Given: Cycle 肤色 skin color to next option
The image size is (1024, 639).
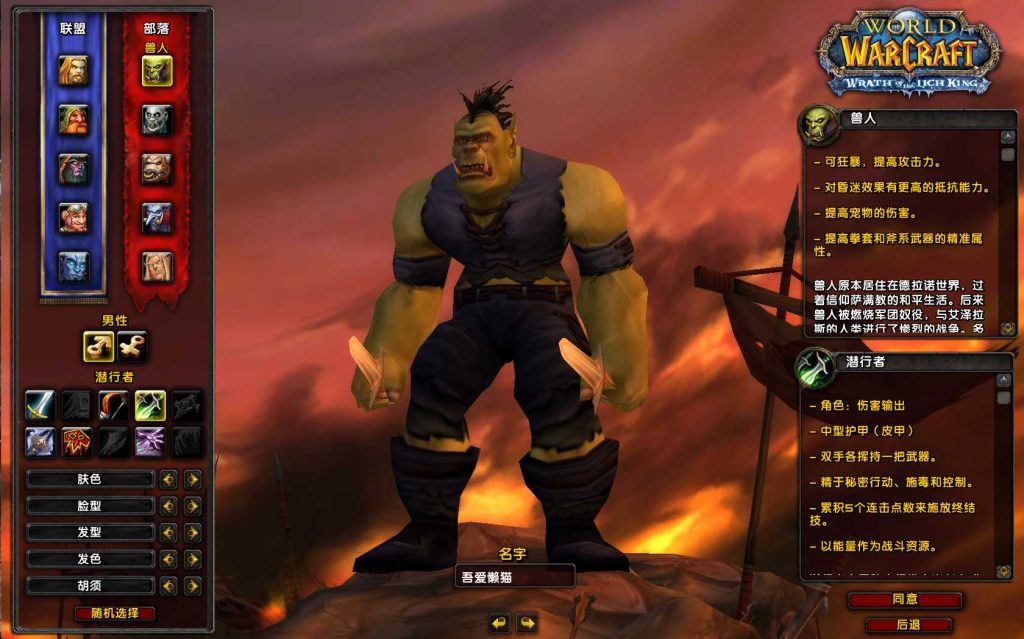Looking at the screenshot, I should (x=192, y=479).
